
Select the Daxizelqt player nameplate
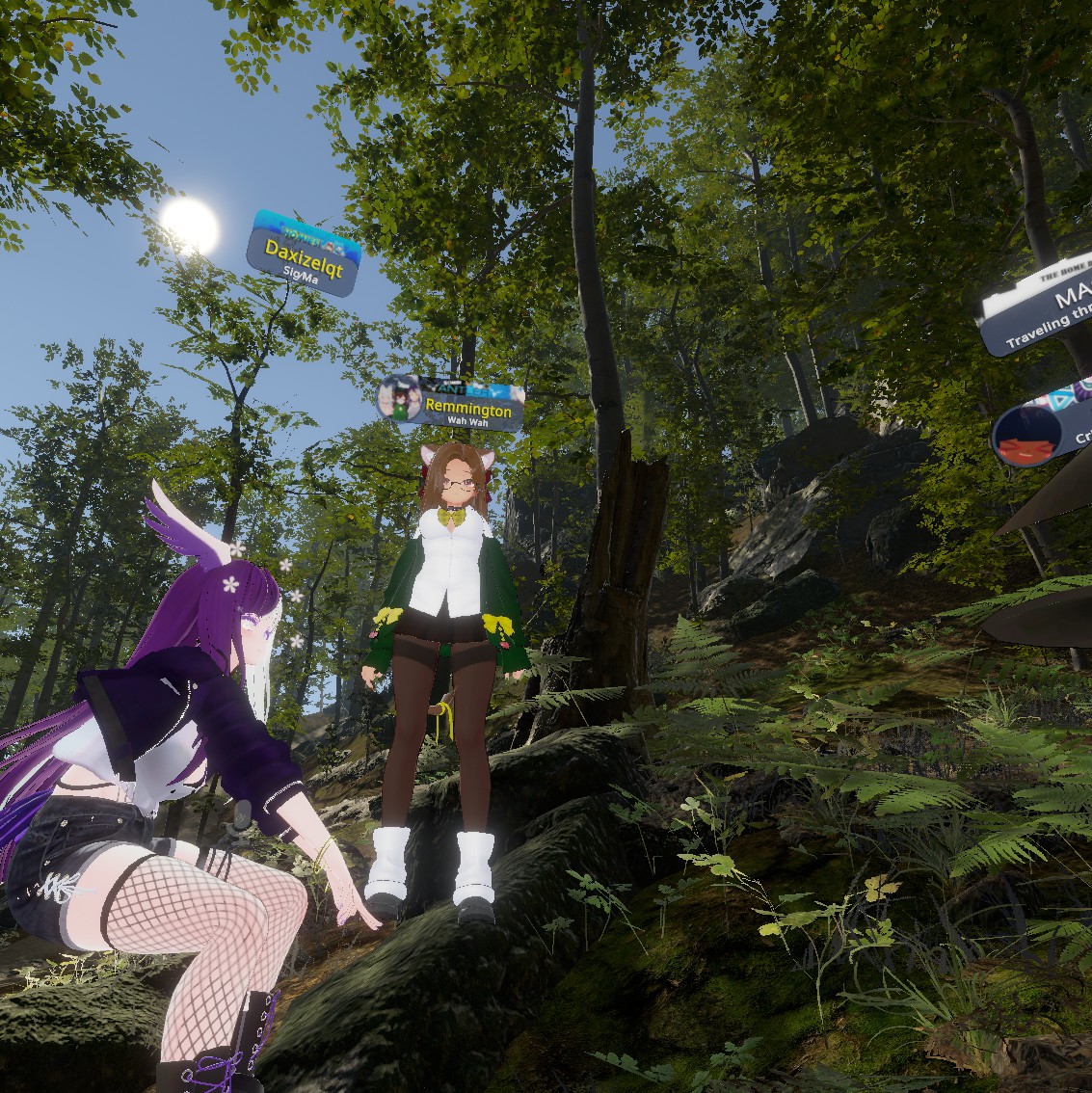point(304,253)
